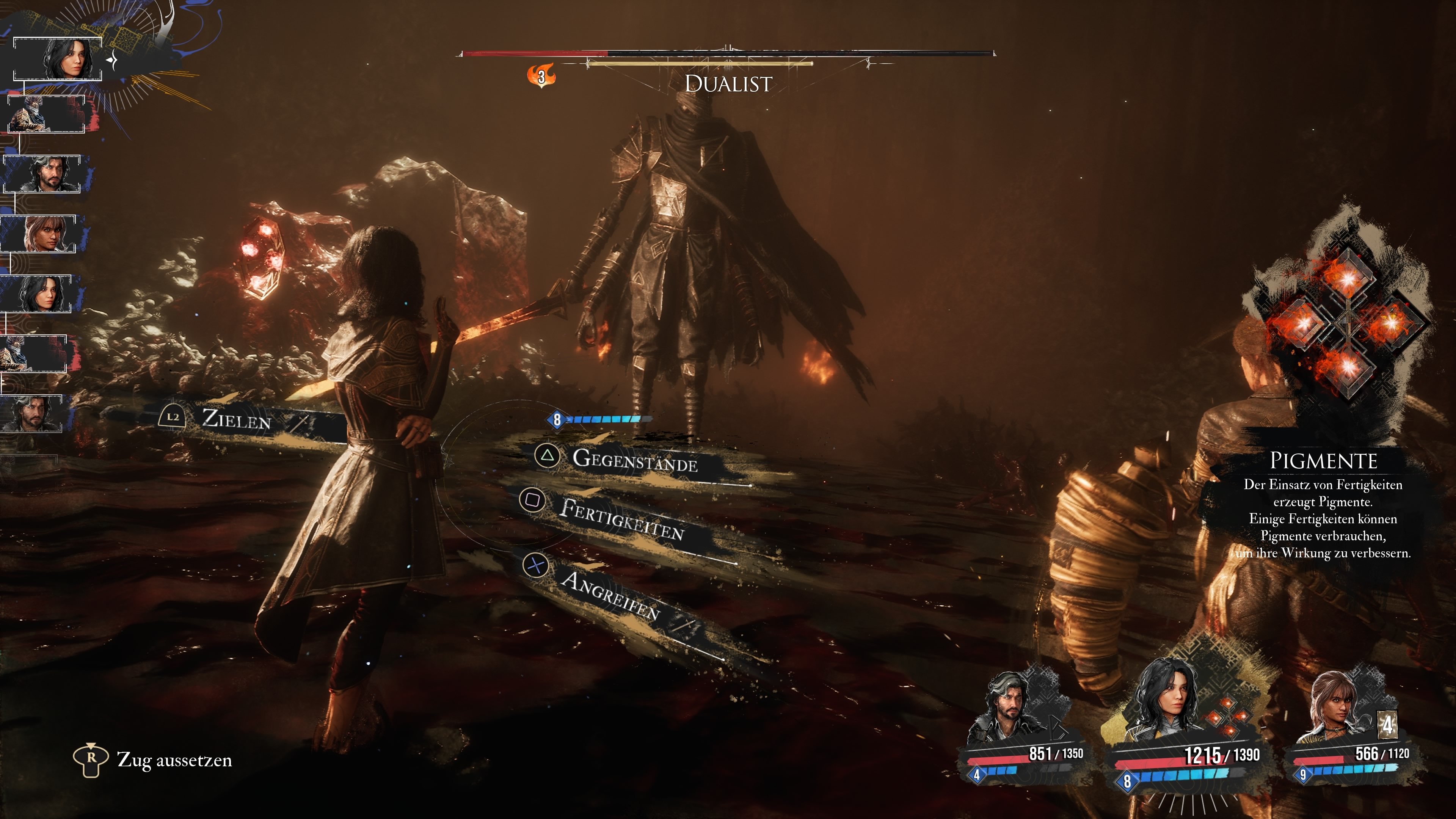This screenshot has width=1456, height=819.
Task: Inspect the burn status icon on Dualist
Action: [541, 76]
